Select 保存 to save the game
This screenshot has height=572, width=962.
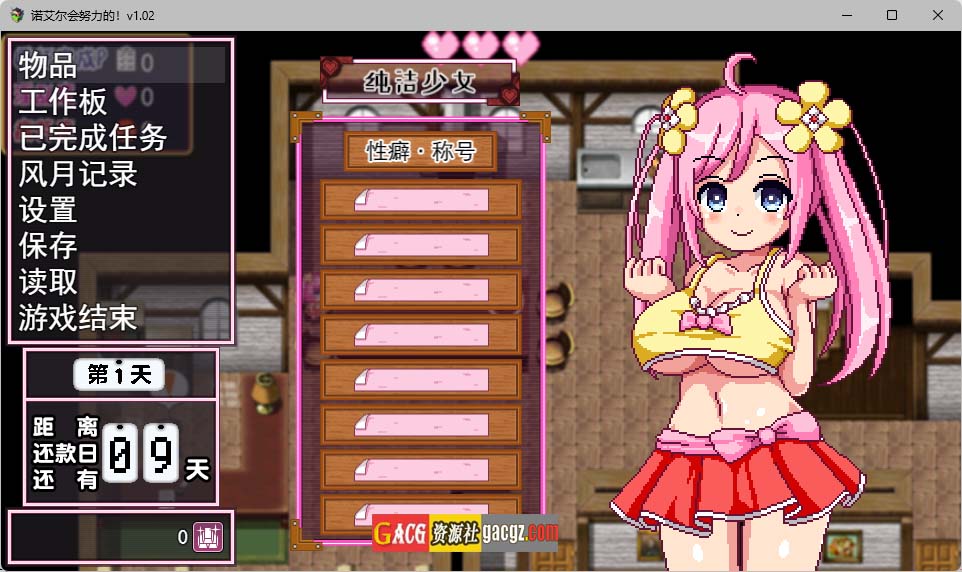coord(48,246)
